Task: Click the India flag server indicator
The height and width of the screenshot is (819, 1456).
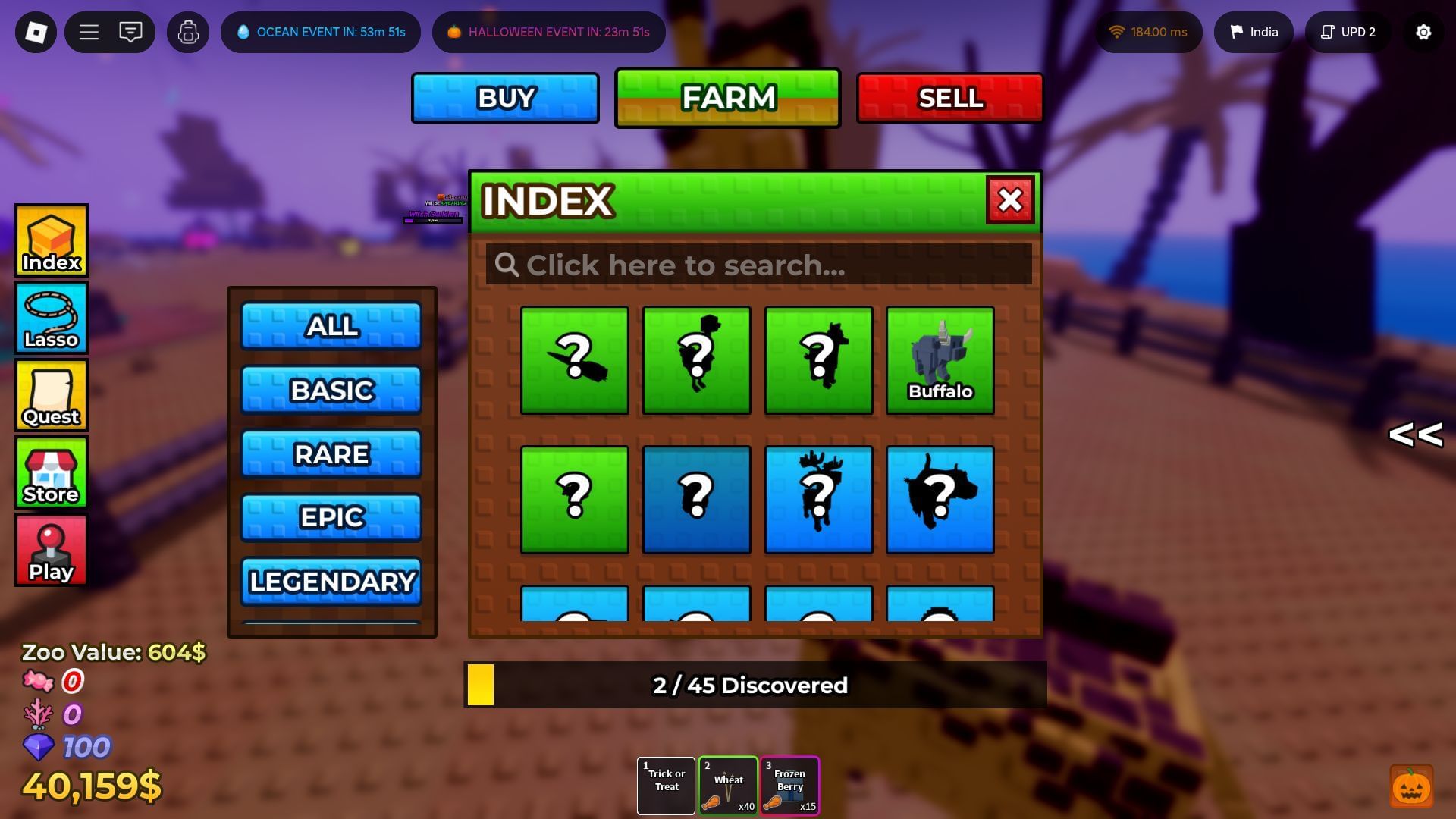Action: point(1254,32)
